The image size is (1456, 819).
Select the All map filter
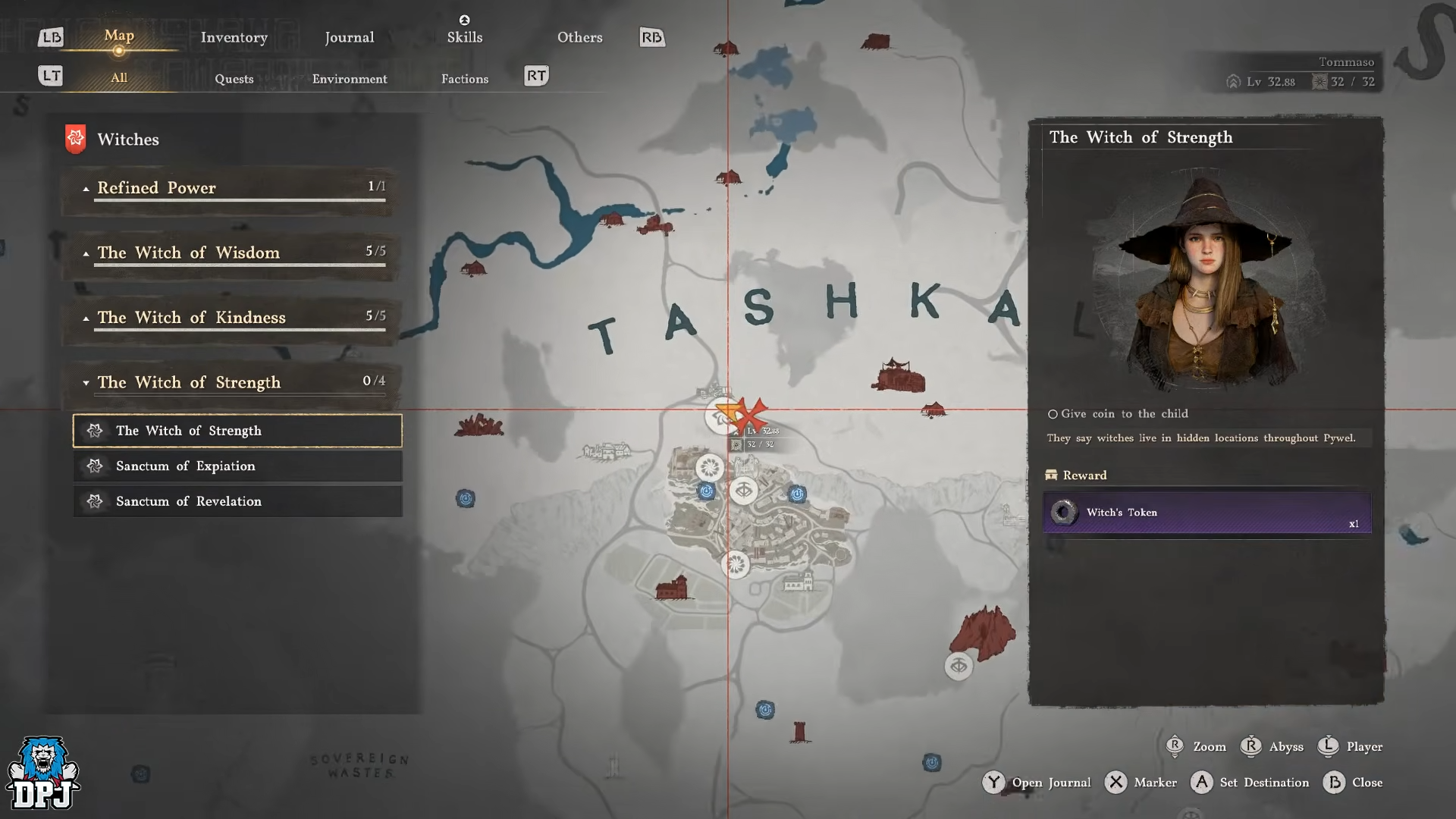tap(119, 78)
